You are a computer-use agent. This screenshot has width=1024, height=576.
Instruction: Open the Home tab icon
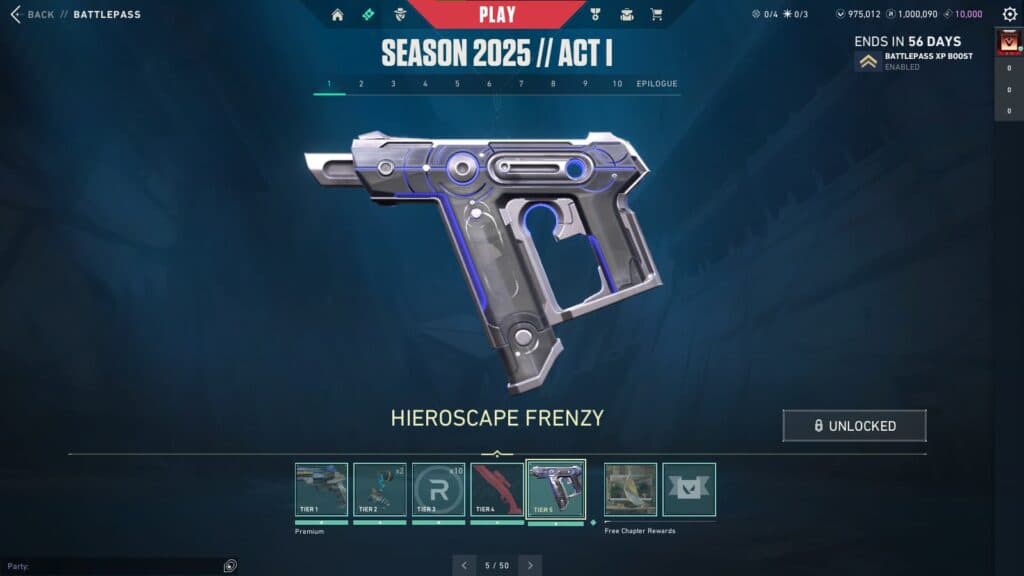pos(337,15)
